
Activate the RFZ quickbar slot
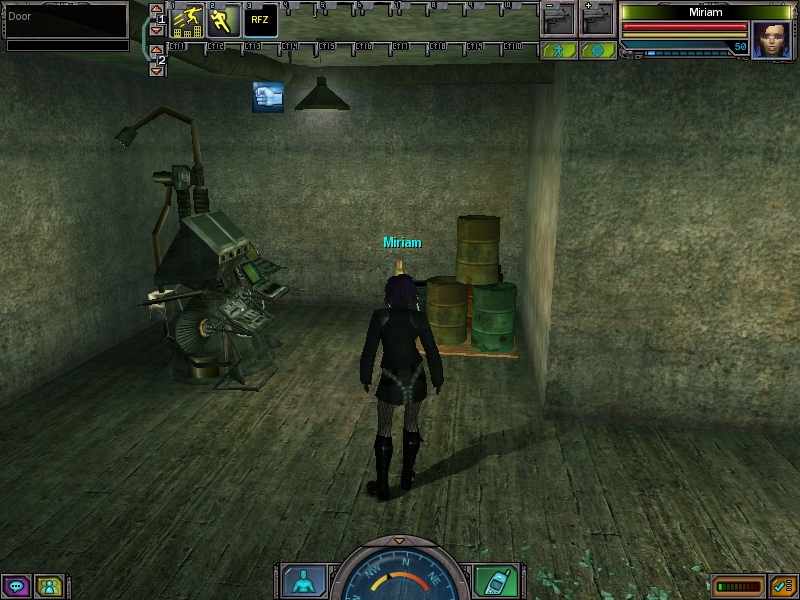(x=260, y=20)
